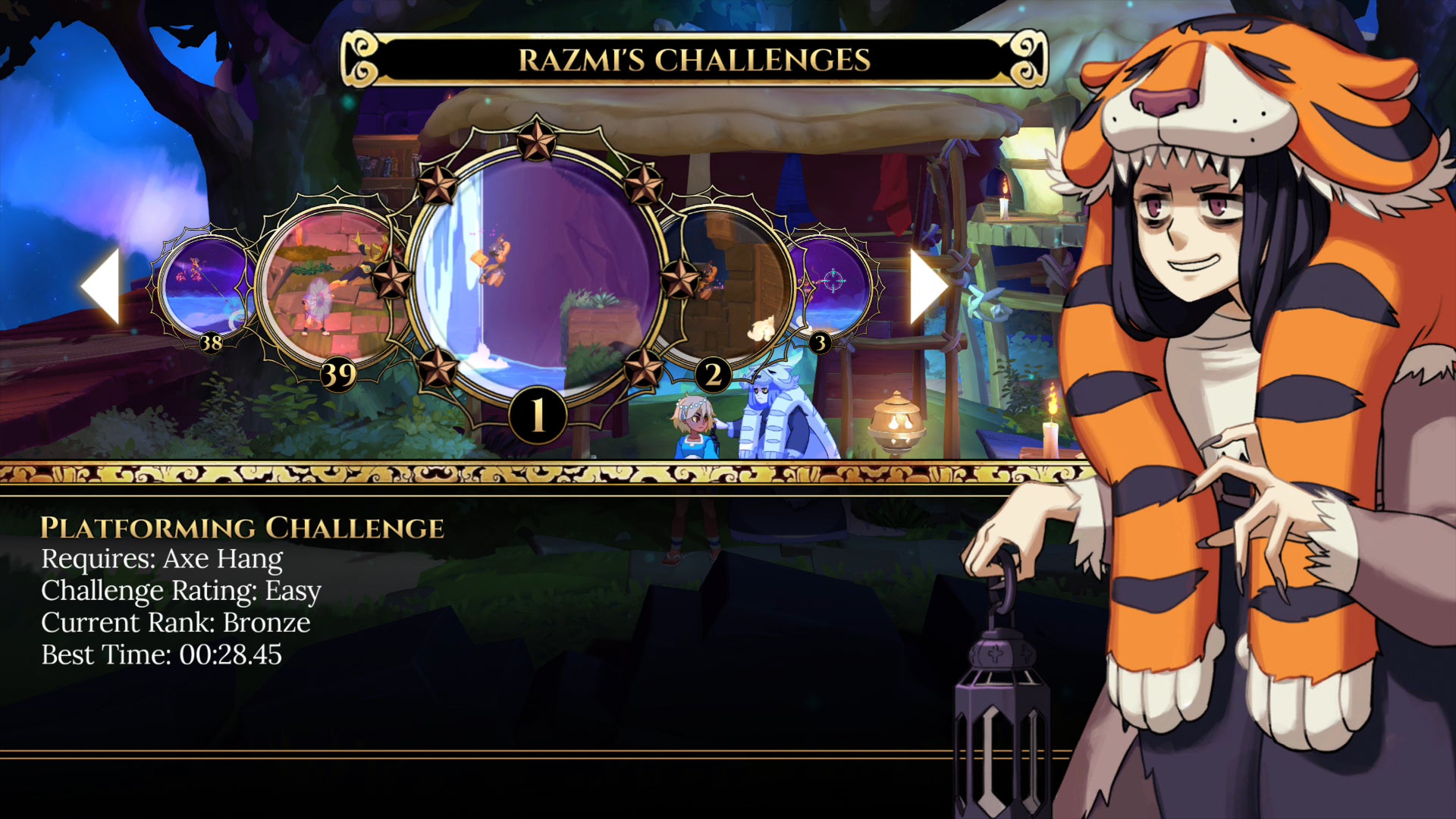Click the Current Rank: Bronze text
The height and width of the screenshot is (819, 1456).
tap(175, 623)
